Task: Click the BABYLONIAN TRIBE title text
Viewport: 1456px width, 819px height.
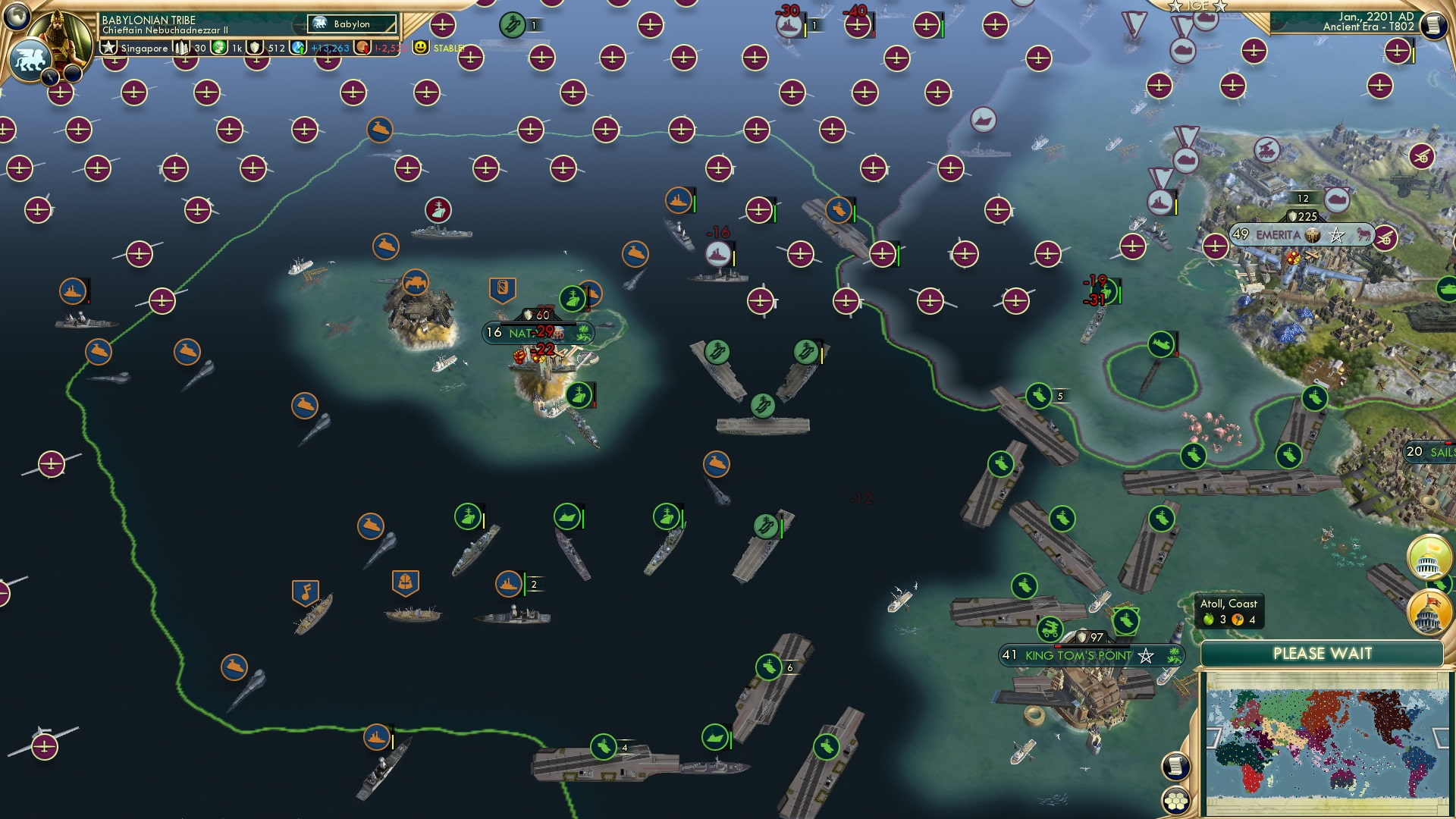Action: point(147,20)
